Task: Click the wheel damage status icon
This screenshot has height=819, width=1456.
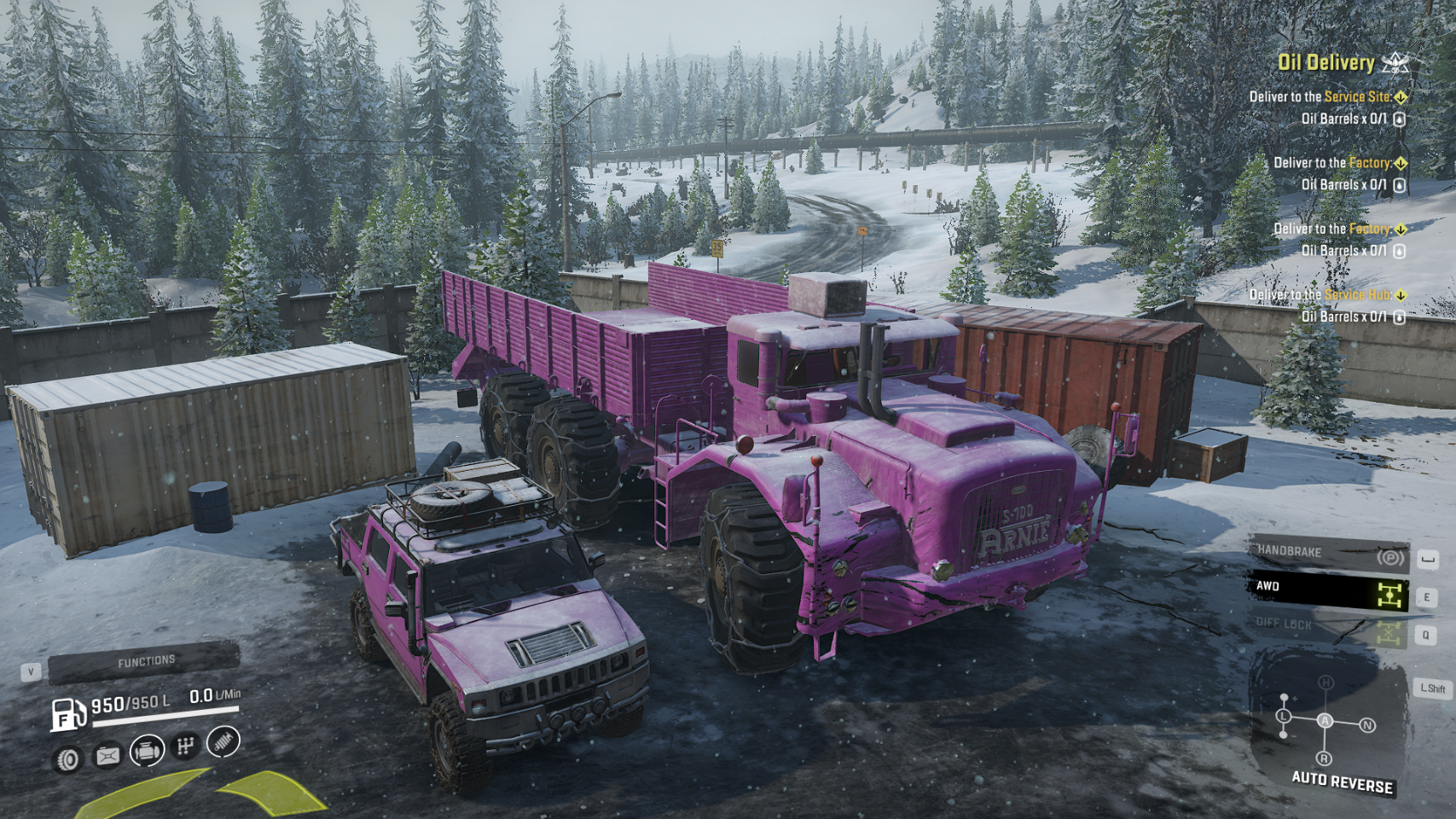Action: 68,758
